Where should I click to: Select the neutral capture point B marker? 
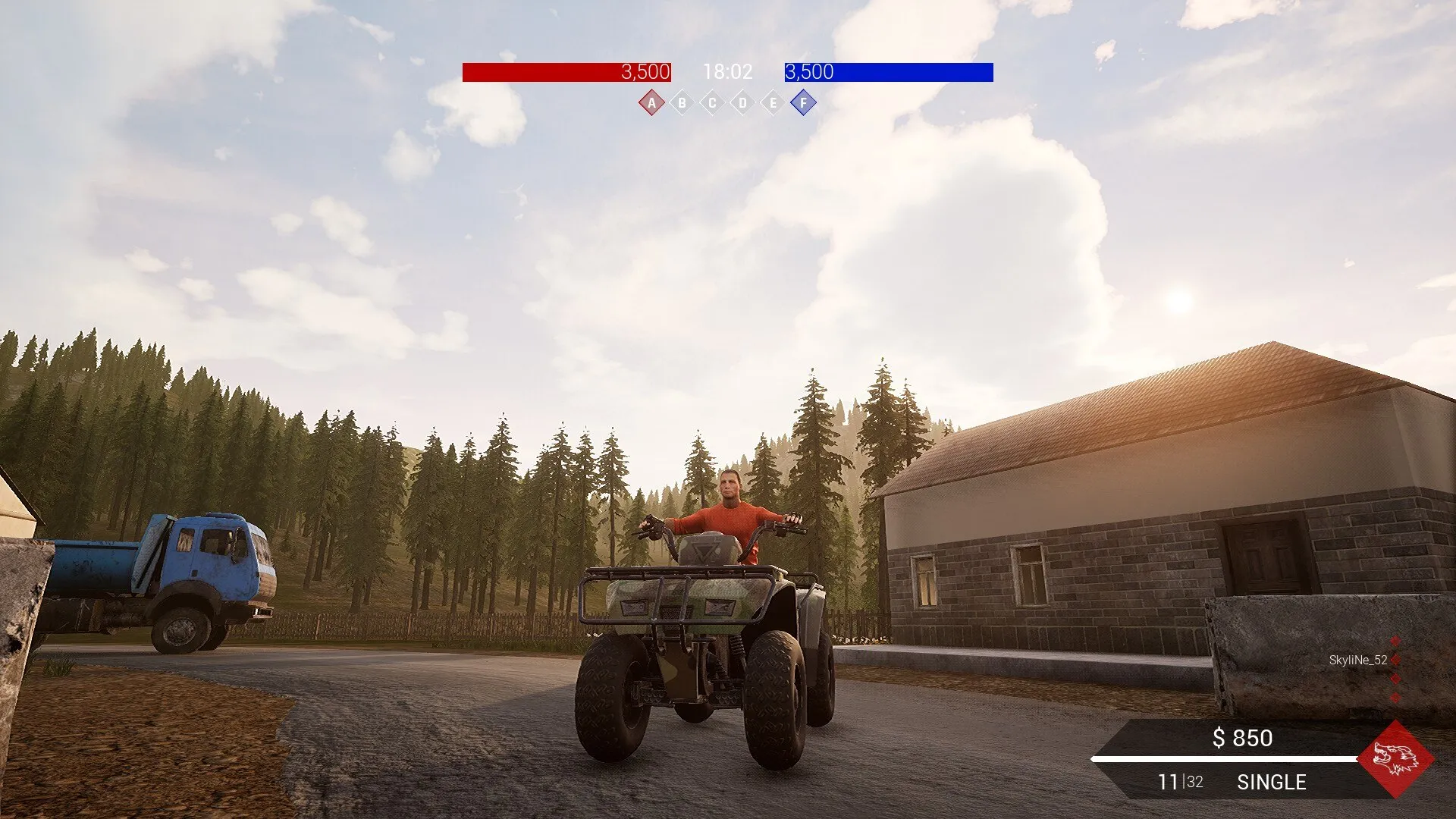pos(682,103)
